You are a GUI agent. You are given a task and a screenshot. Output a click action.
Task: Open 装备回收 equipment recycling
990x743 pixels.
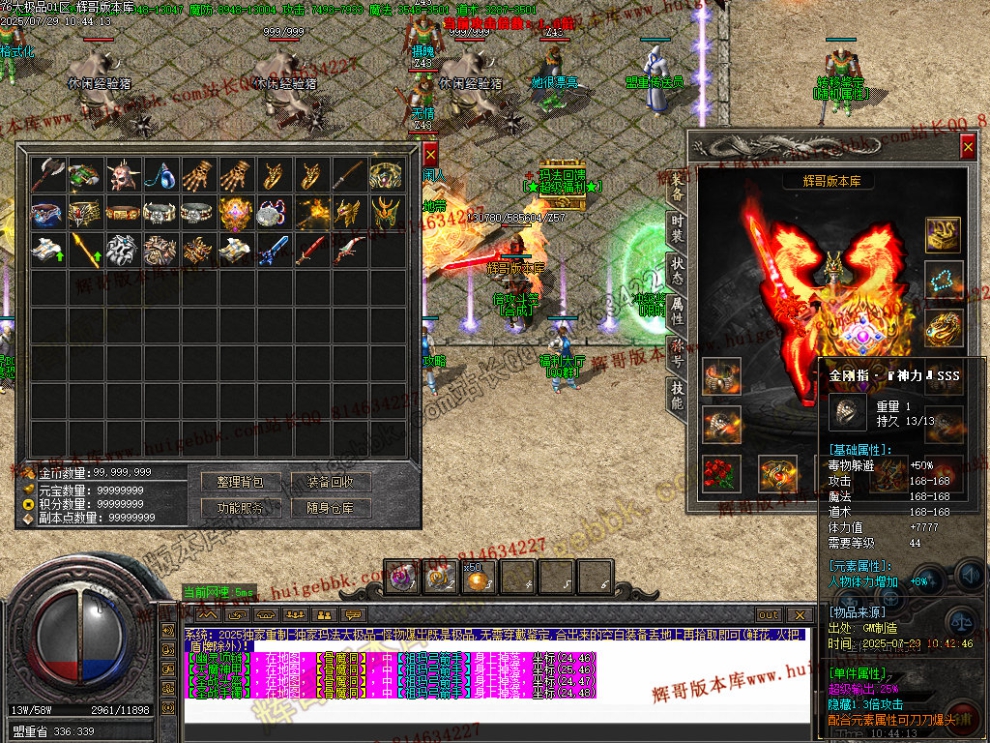[x=330, y=482]
